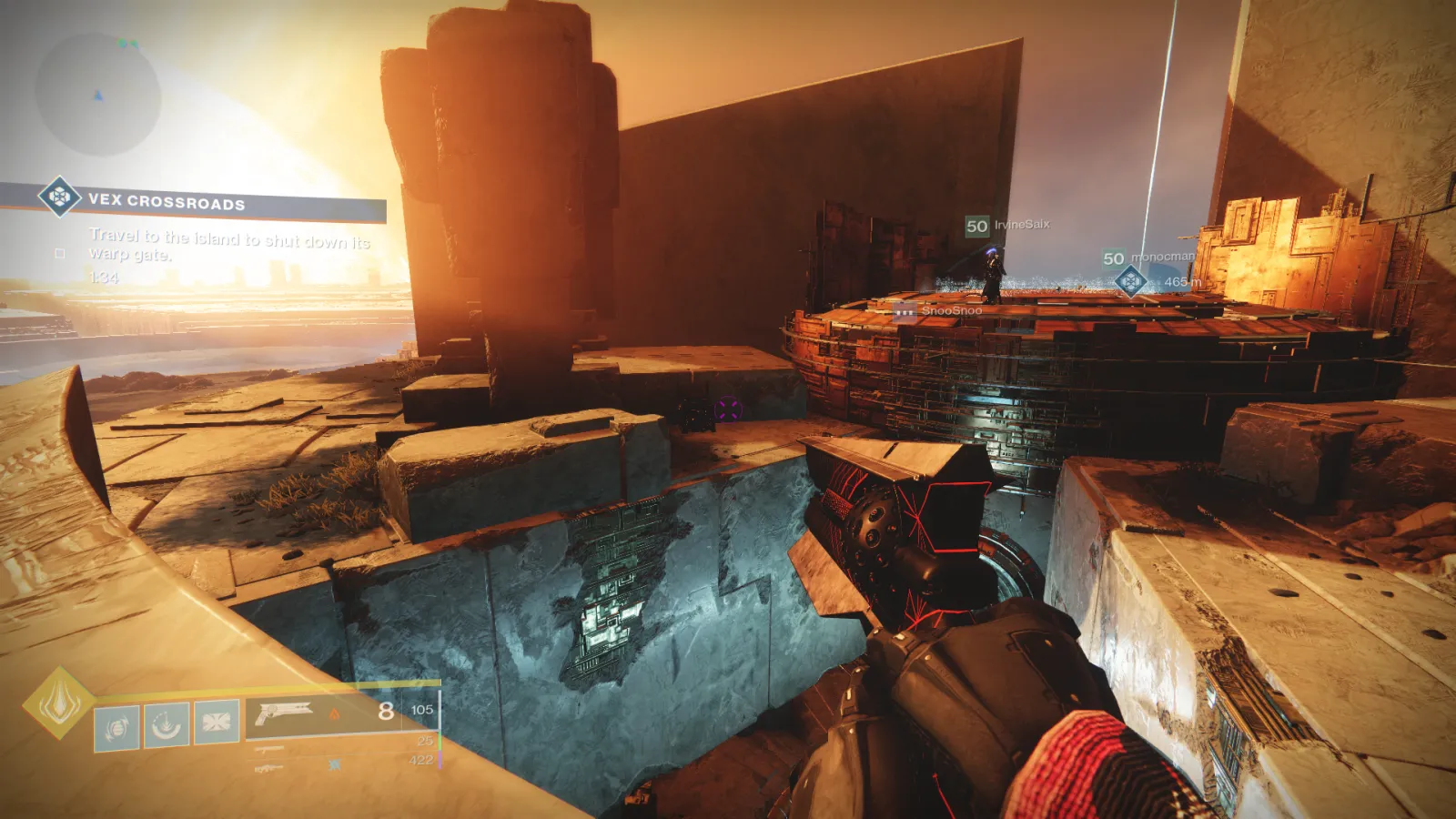Click the fireteam rank icon beside SnooSnoo
This screenshot has height=819, width=1456.
904,311
